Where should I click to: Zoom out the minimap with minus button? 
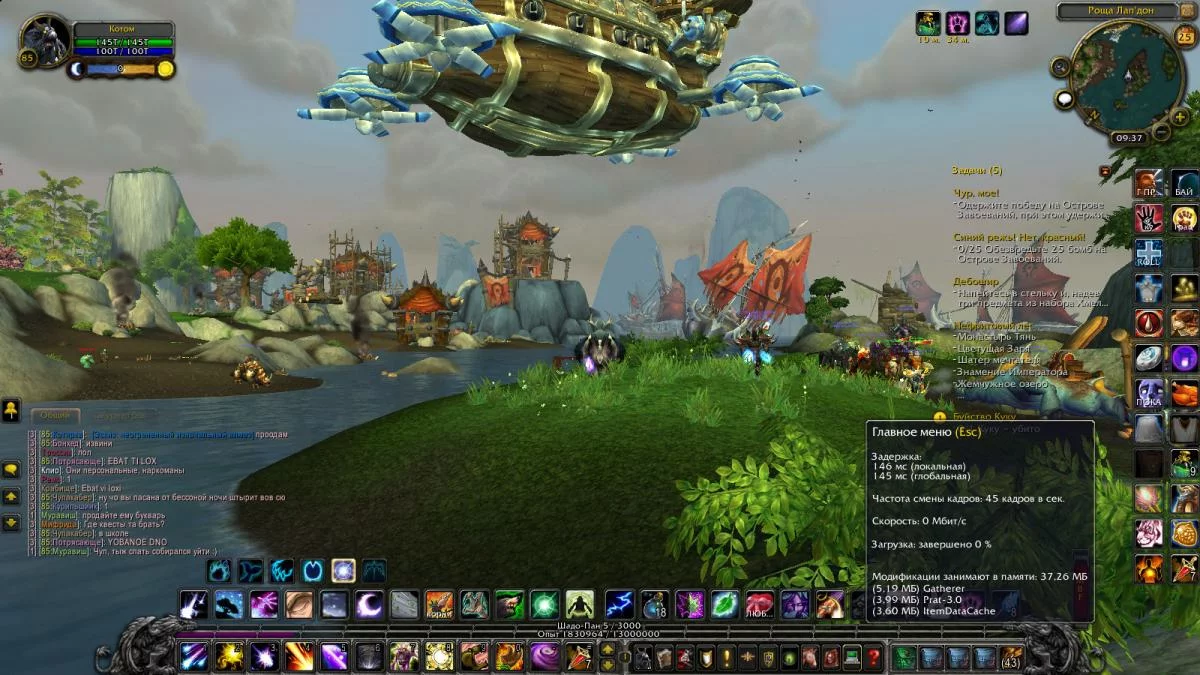click(1162, 131)
